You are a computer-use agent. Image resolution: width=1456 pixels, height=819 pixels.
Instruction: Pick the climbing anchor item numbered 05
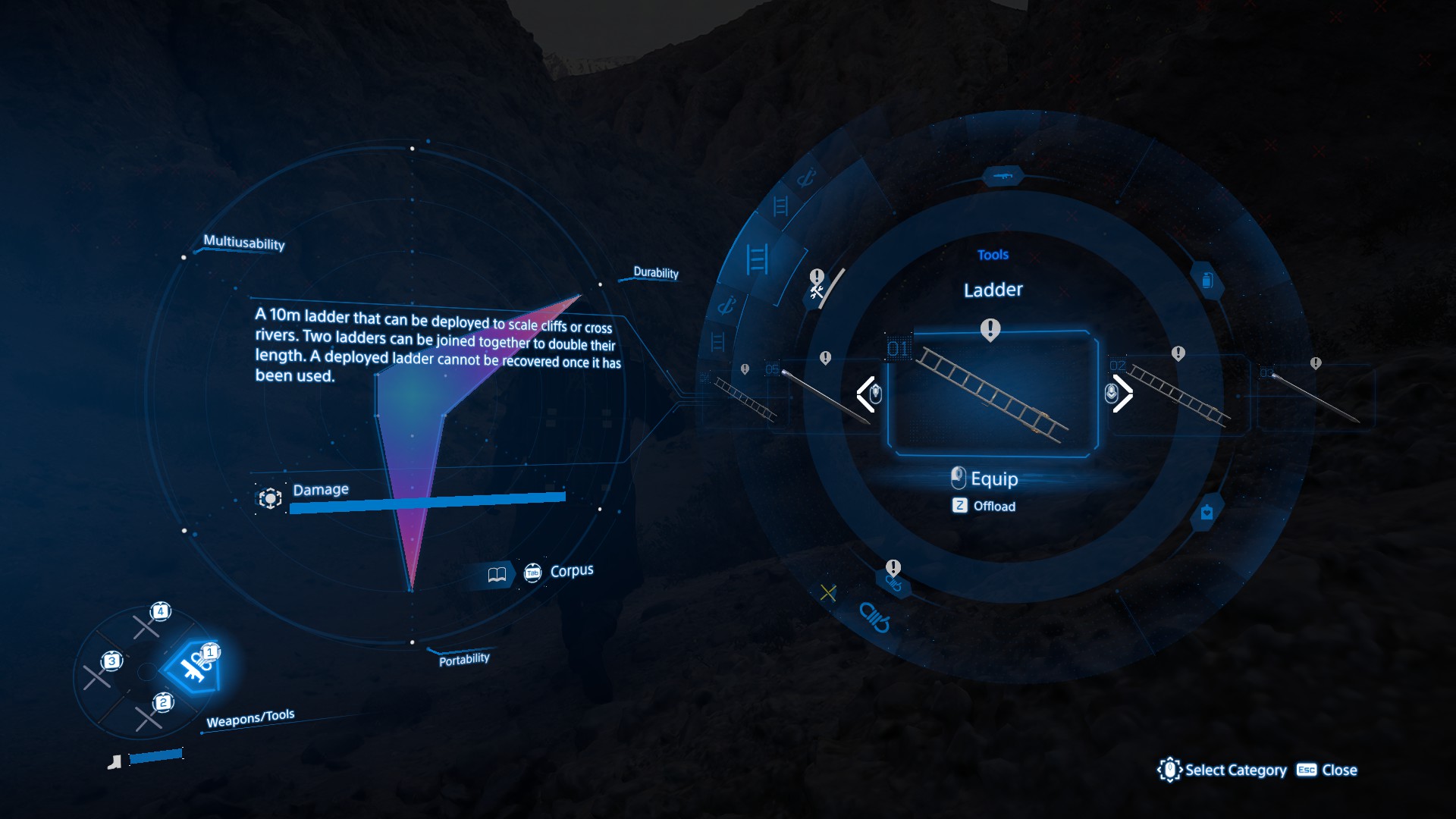pyautogui.click(x=823, y=395)
